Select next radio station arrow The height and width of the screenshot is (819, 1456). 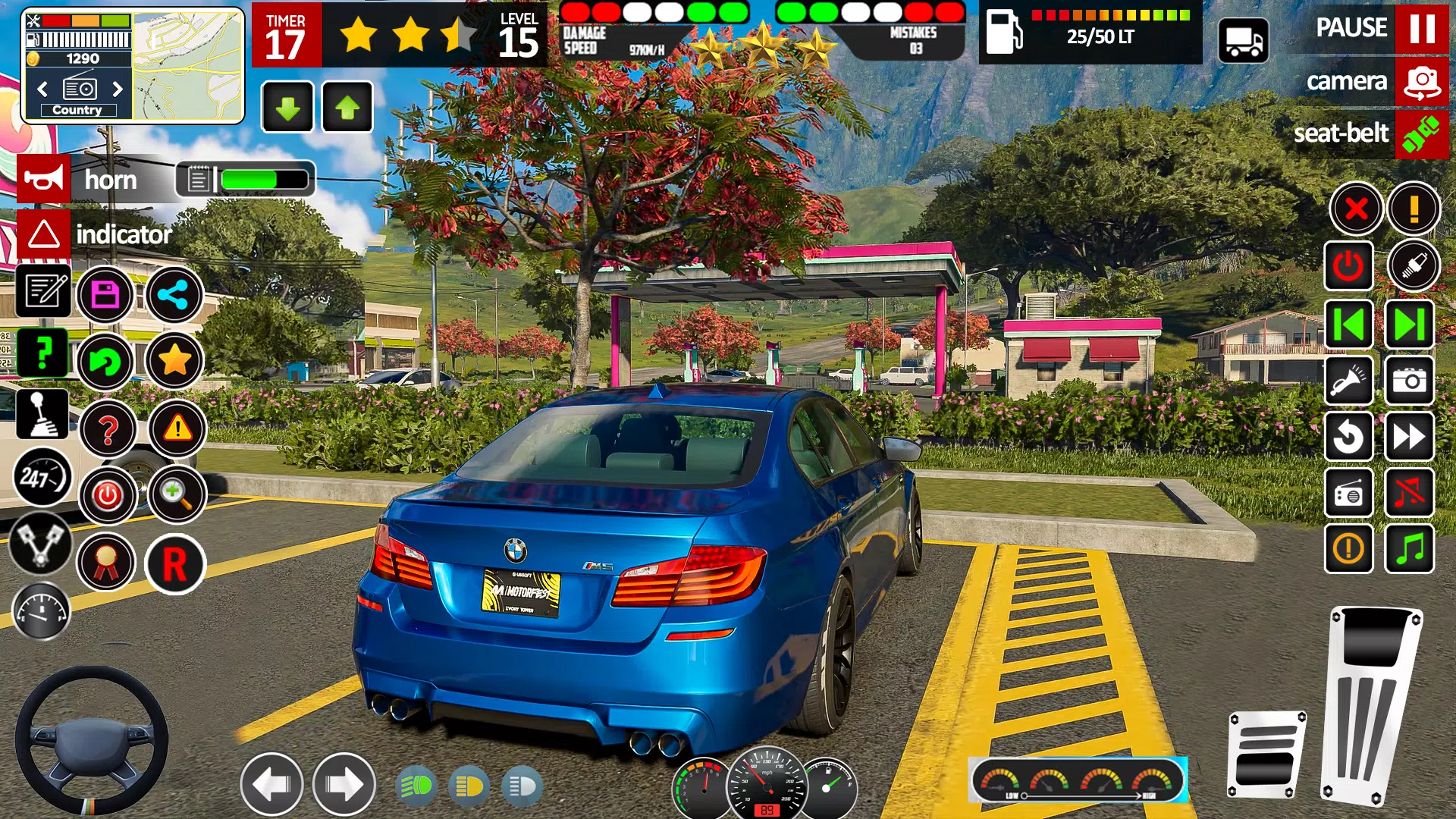pos(118,89)
